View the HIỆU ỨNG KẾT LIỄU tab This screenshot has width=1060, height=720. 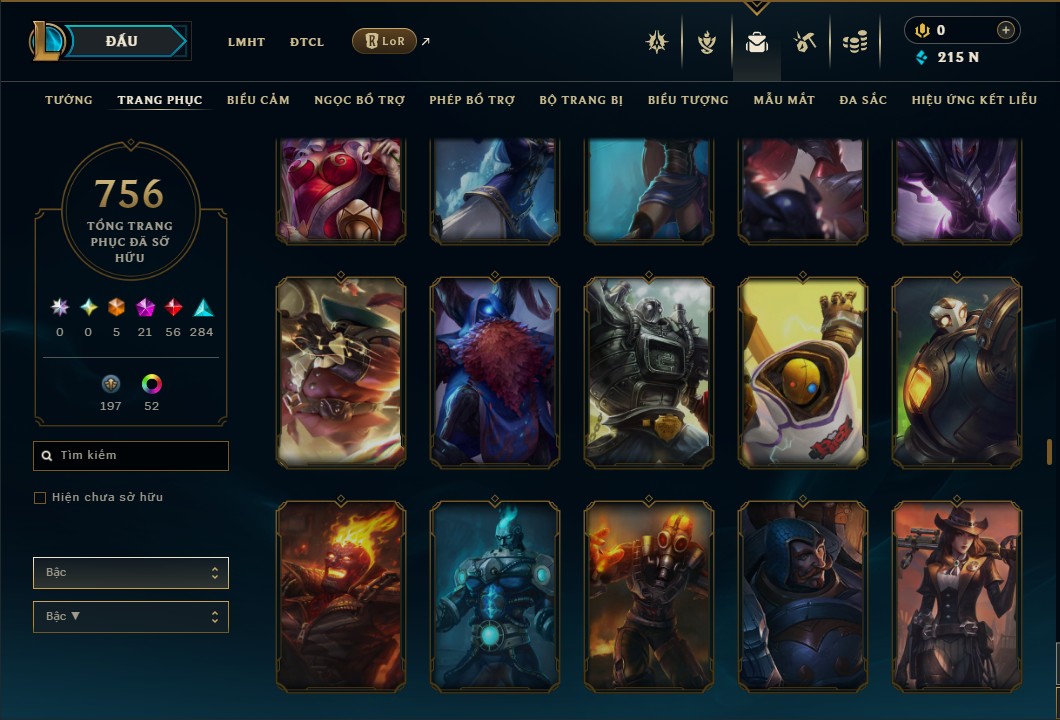974,100
